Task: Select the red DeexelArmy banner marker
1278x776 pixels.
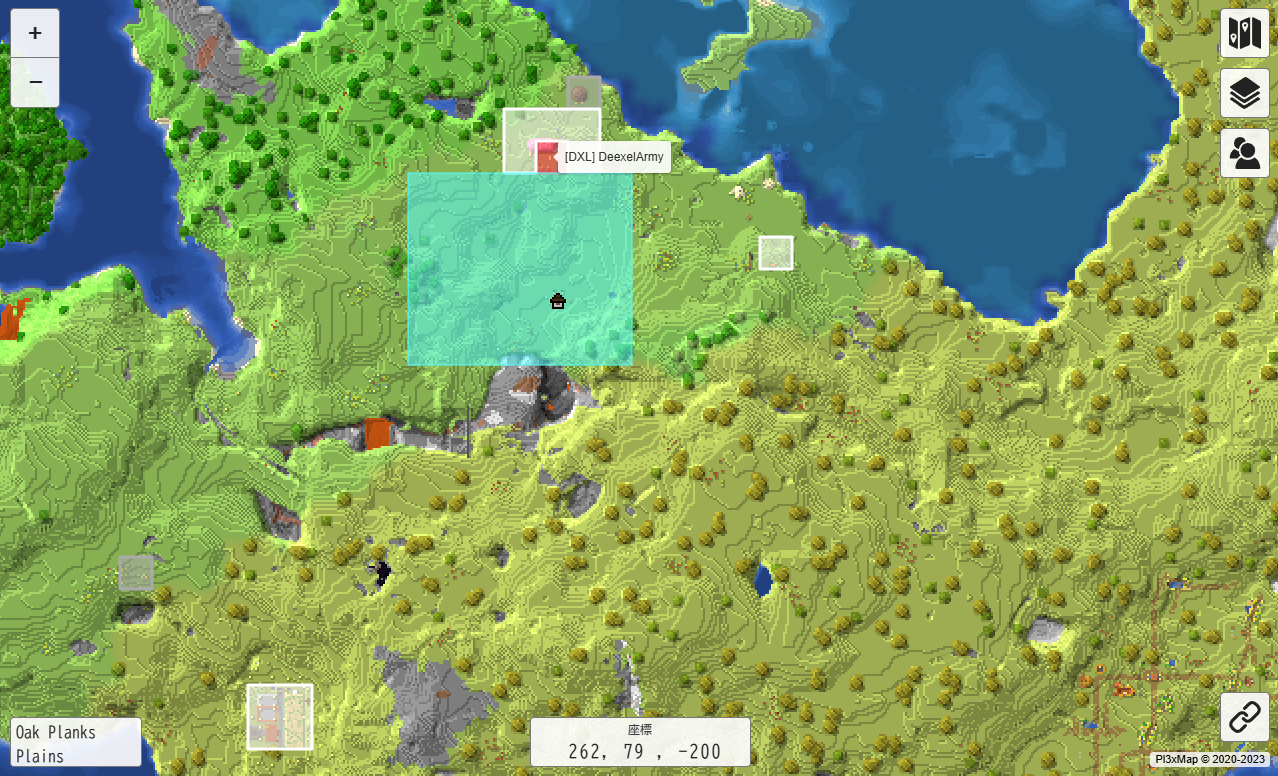Action: 546,157
